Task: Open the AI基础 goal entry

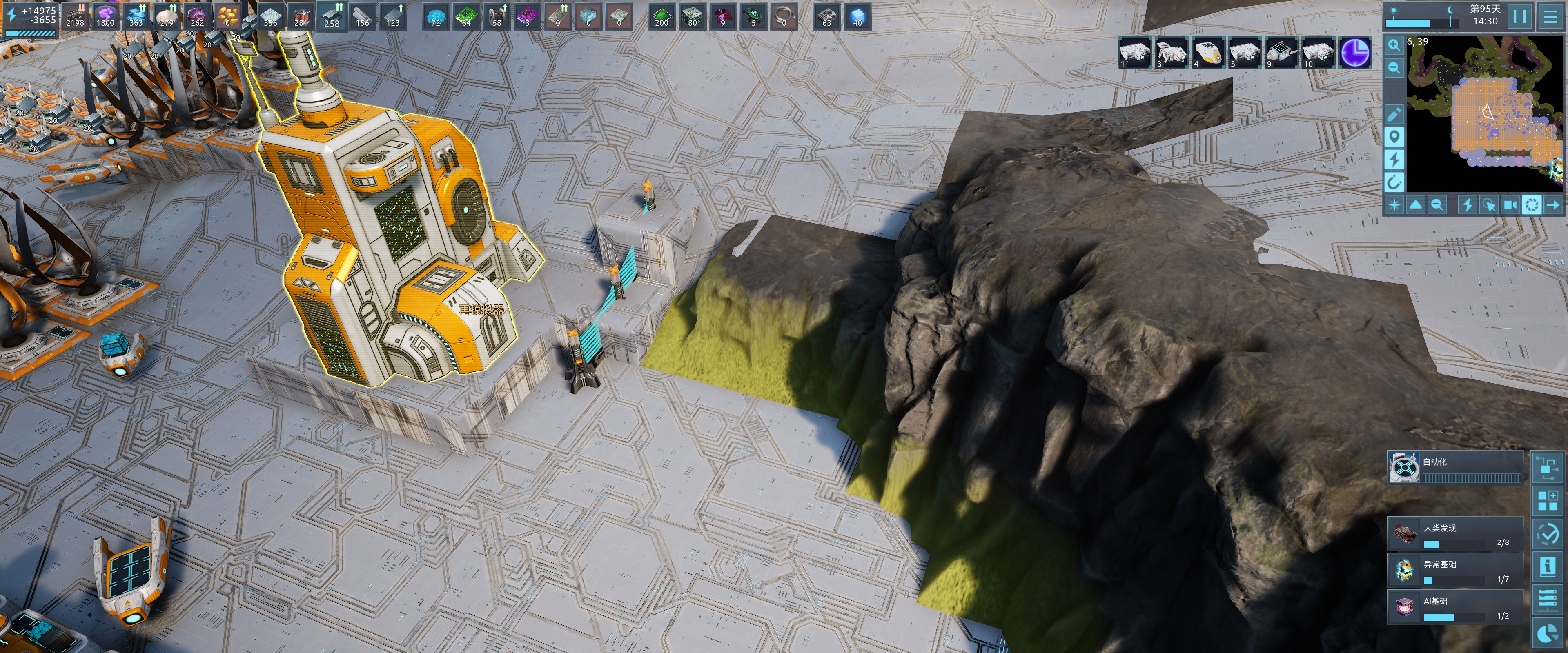Action: [x=1455, y=607]
